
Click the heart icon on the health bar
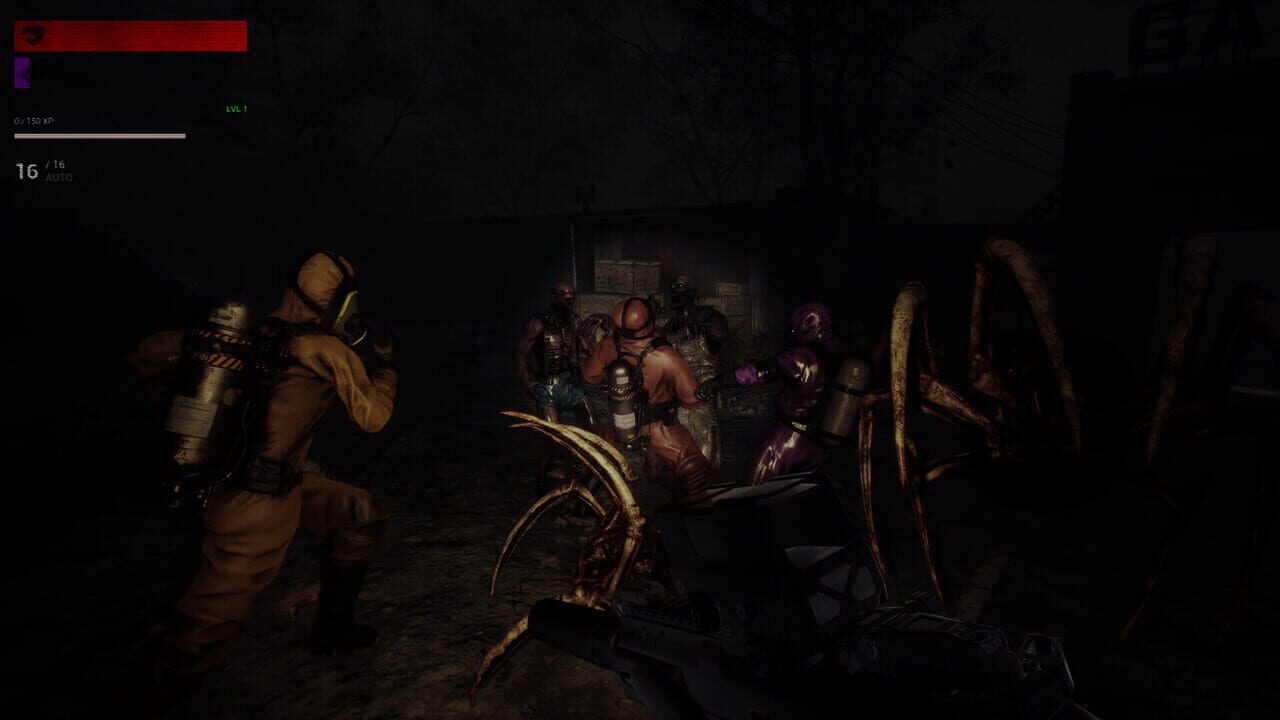[x=33, y=35]
